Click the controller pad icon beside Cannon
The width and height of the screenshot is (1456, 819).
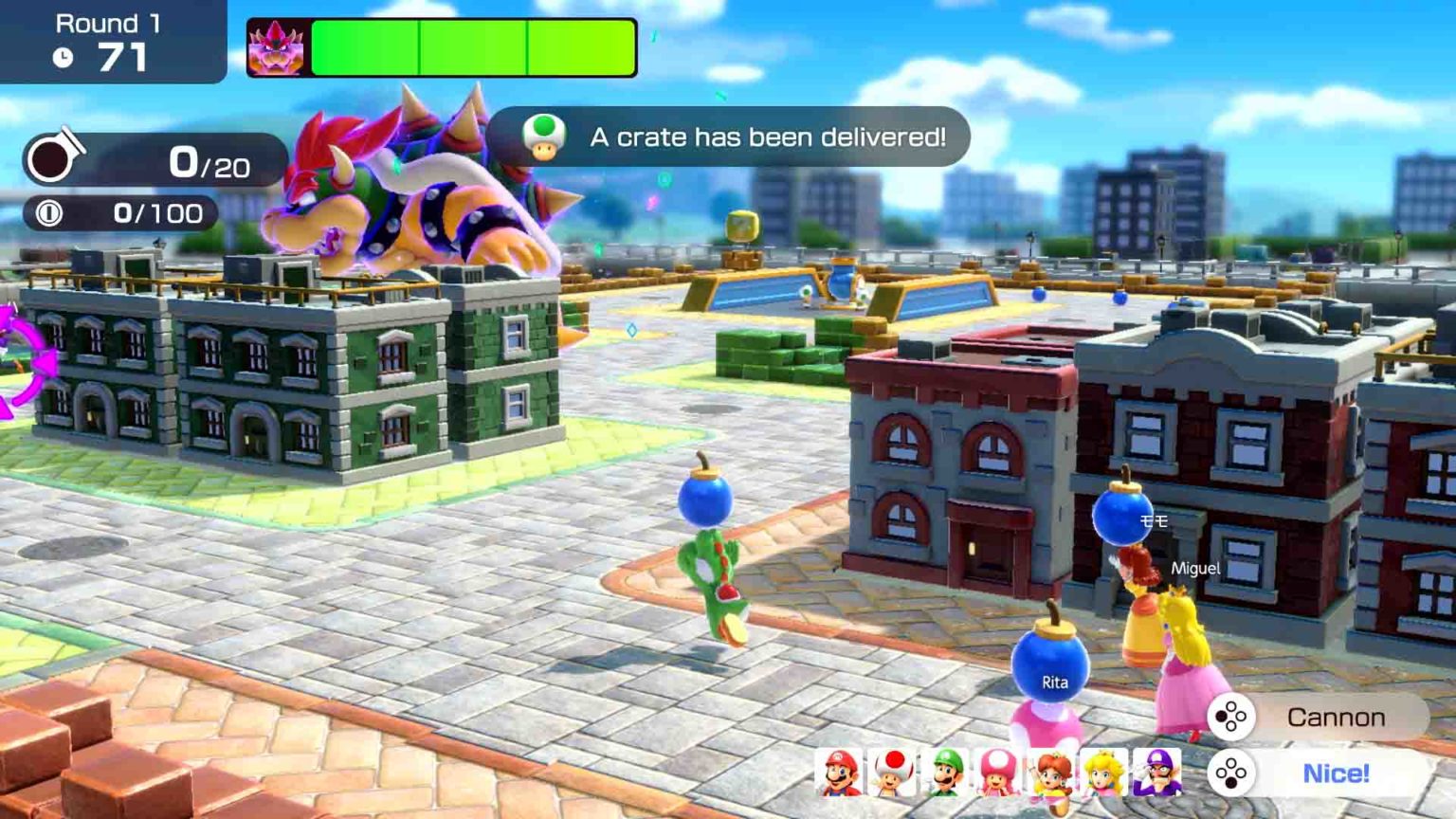tap(1230, 718)
